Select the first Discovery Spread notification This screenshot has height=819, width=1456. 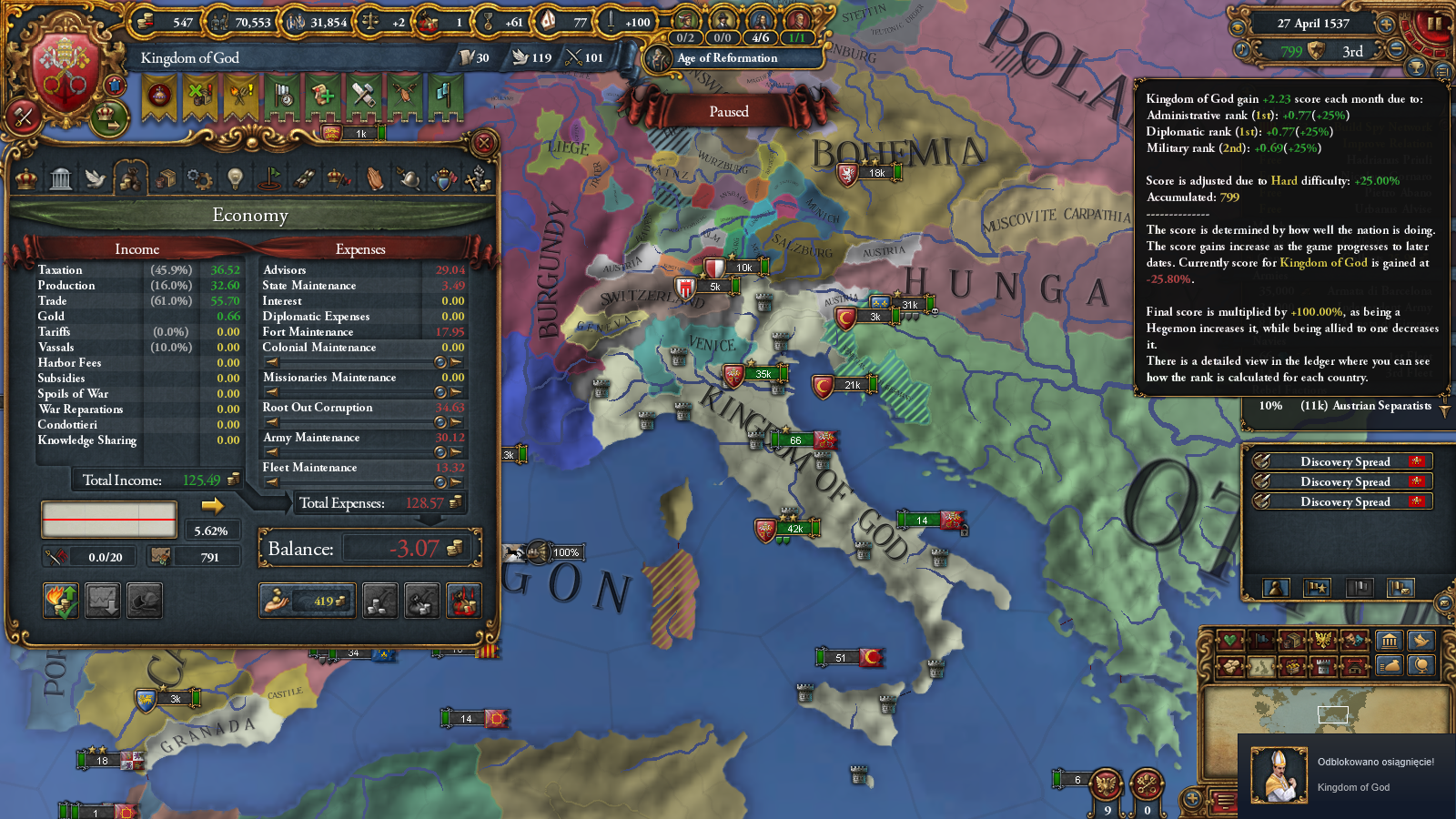tap(1341, 461)
